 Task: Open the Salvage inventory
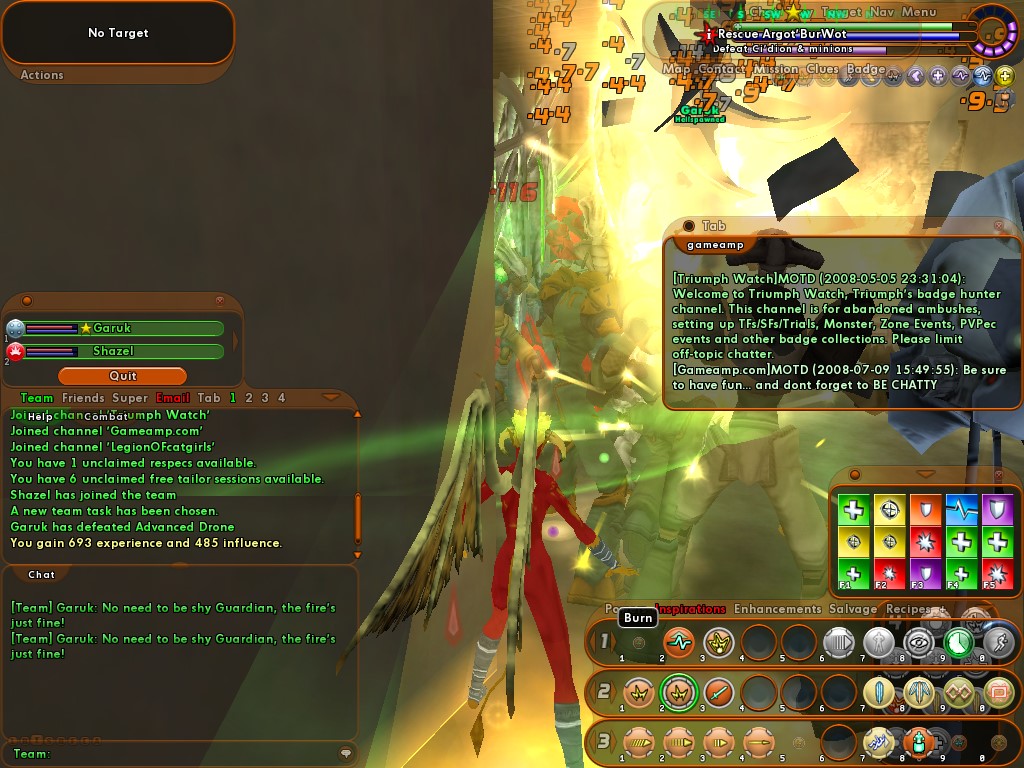[853, 608]
